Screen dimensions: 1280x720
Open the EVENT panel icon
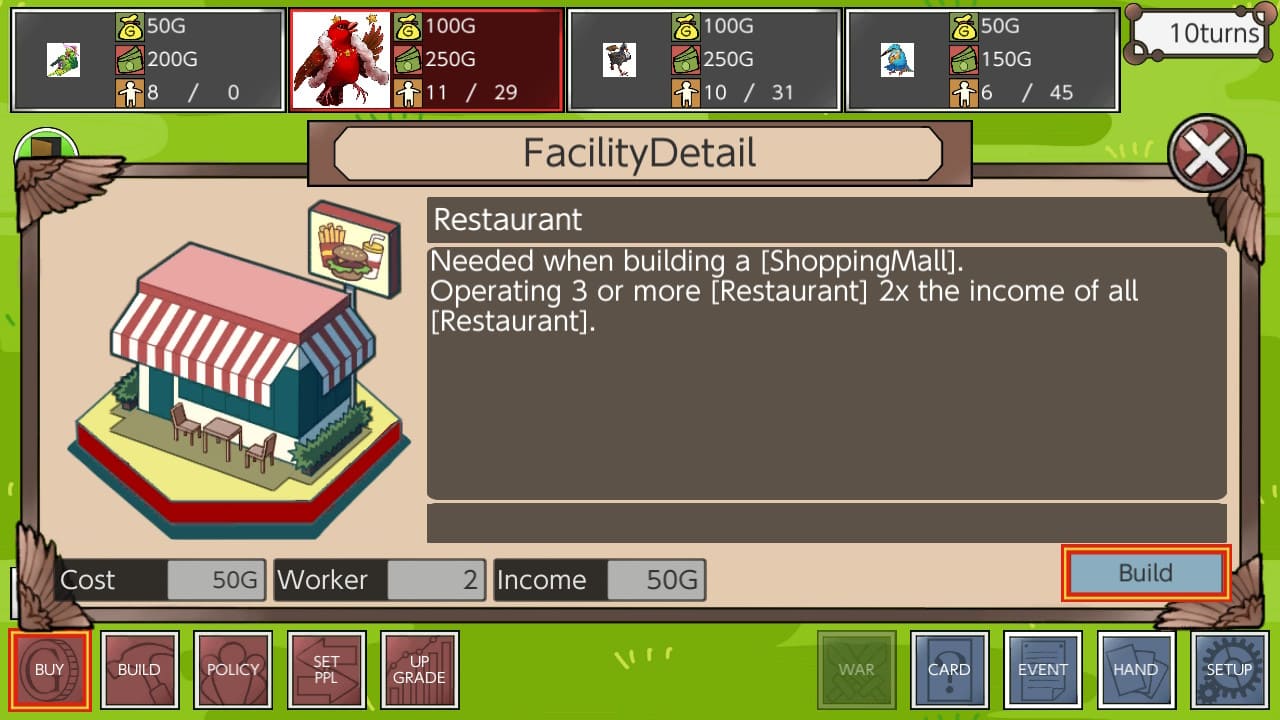tap(1043, 669)
